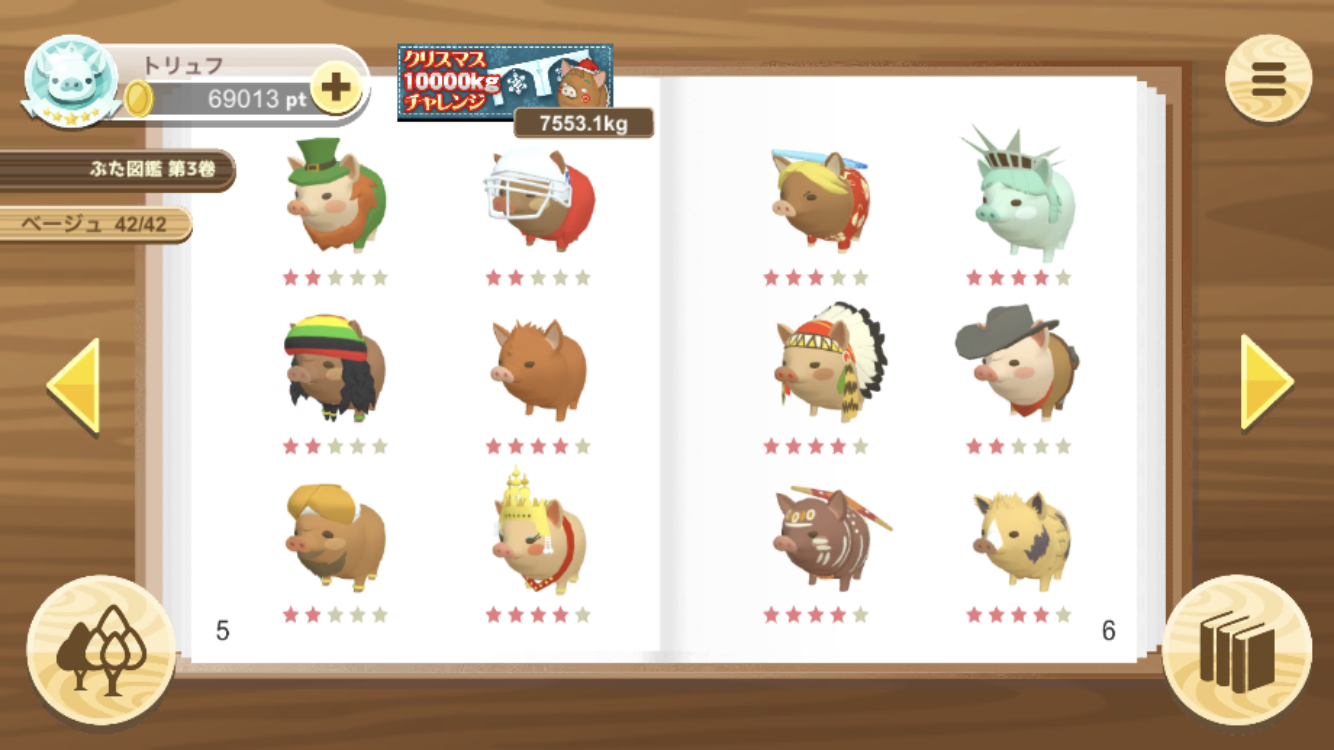Image resolution: width=1334 pixels, height=750 pixels.
Task: Select the blond Hawaiian shirt pig
Action: pos(820,200)
